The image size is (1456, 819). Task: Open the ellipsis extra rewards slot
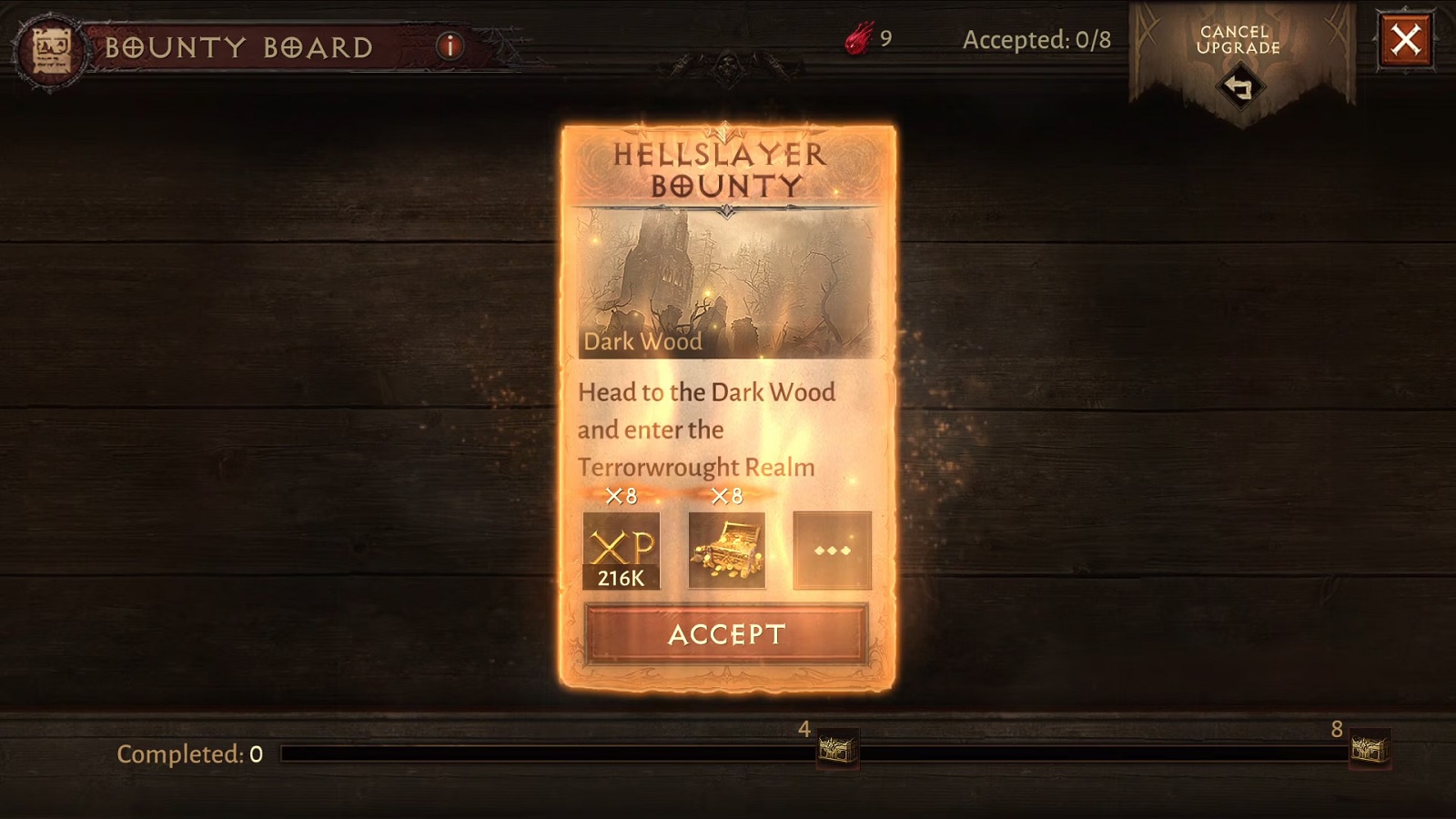point(831,550)
